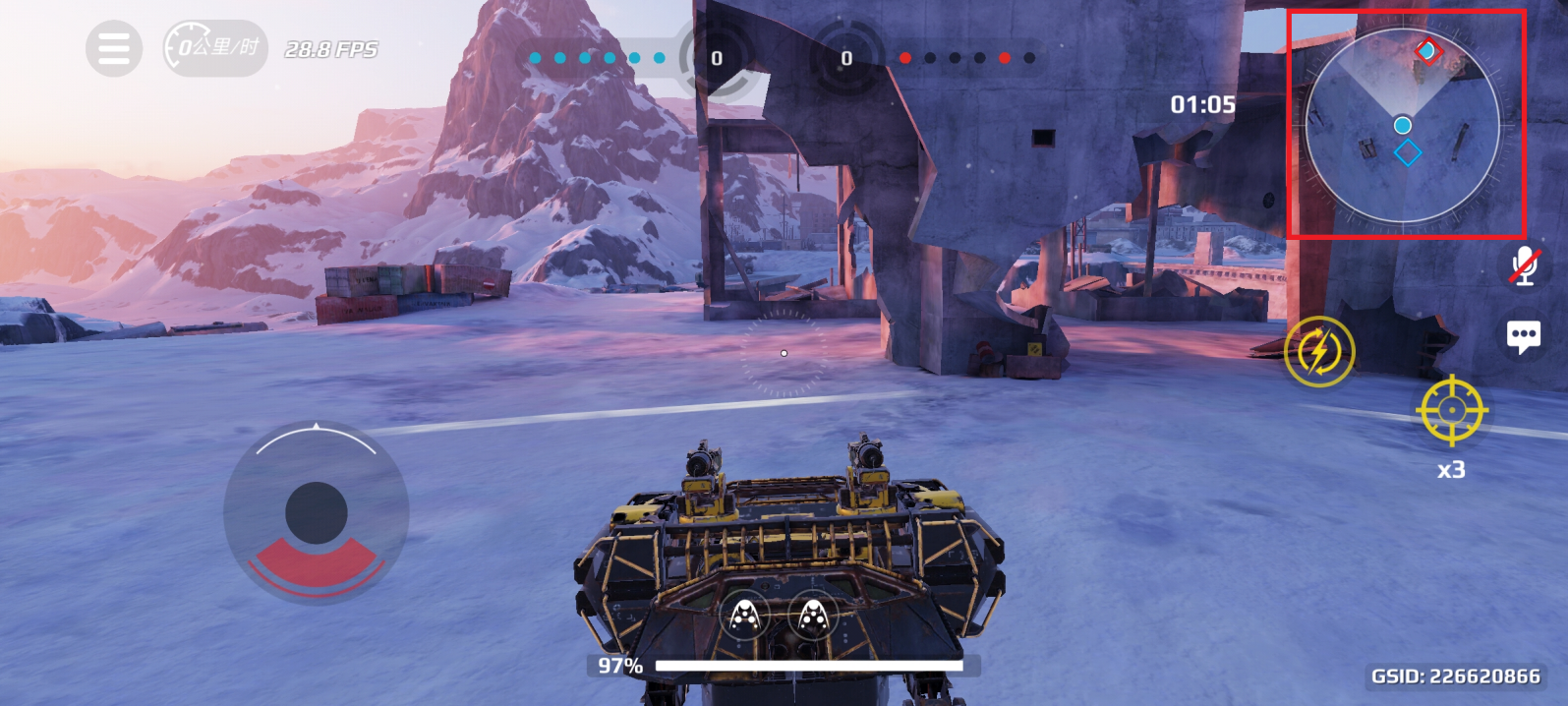Toggle the muted microphone icon
Viewport: 1568px width, 706px height.
(x=1524, y=265)
